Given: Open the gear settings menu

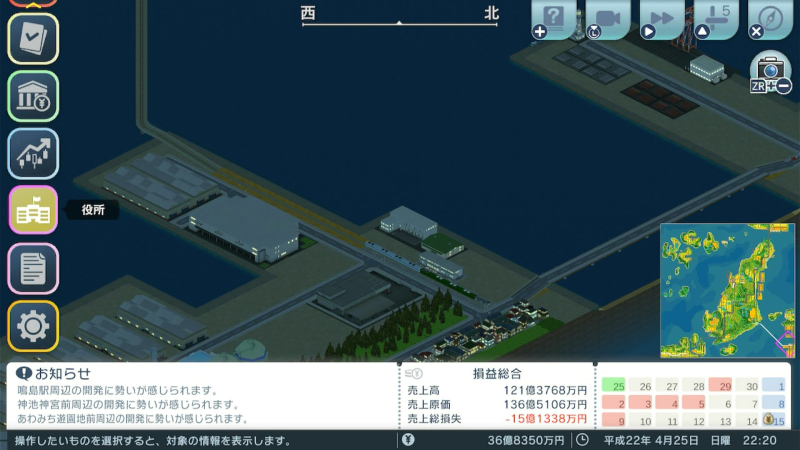Looking at the screenshot, I should click(x=33, y=325).
